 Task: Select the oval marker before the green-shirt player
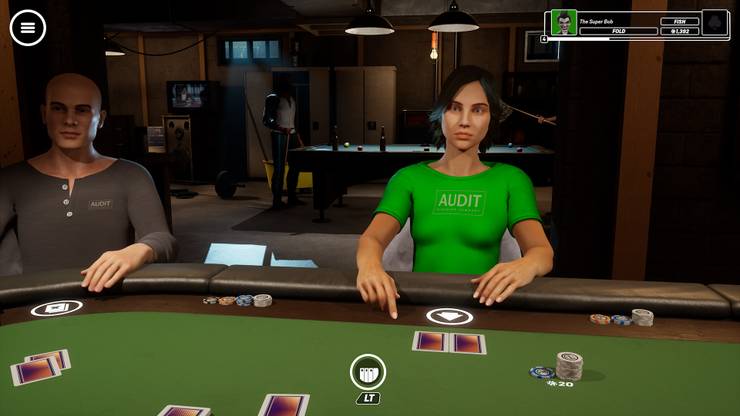click(x=449, y=316)
